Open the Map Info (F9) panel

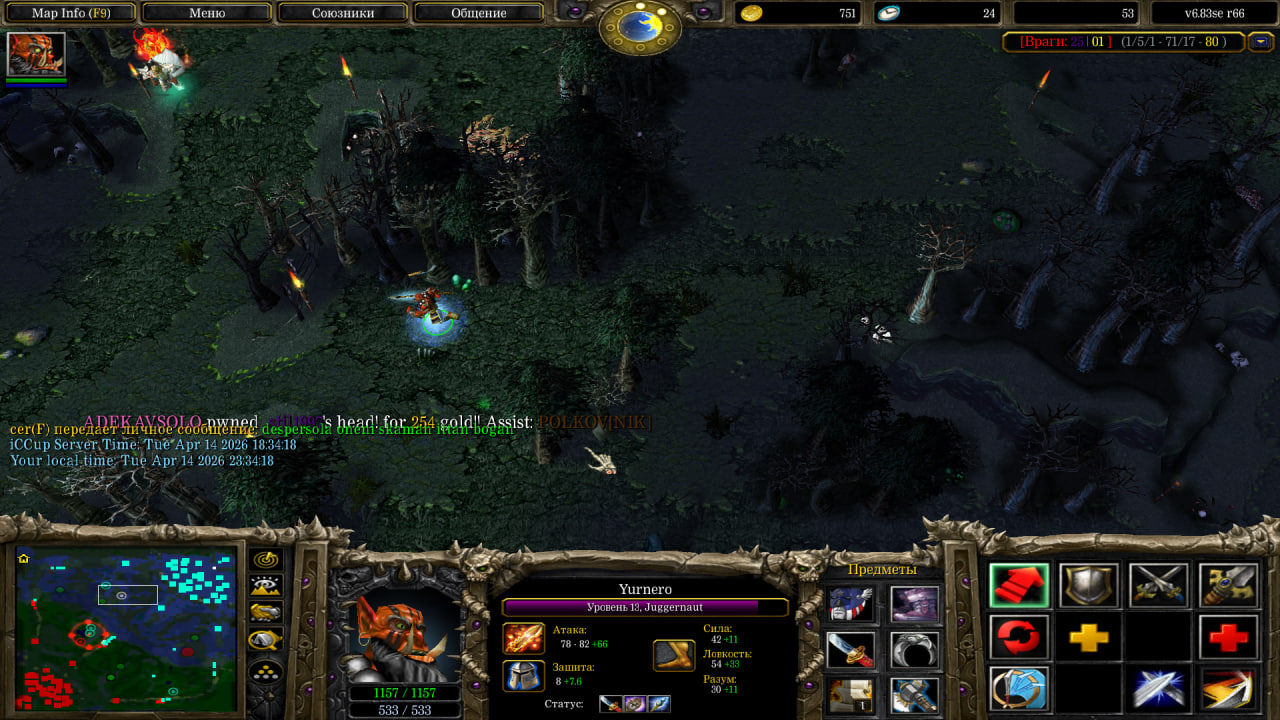point(70,13)
